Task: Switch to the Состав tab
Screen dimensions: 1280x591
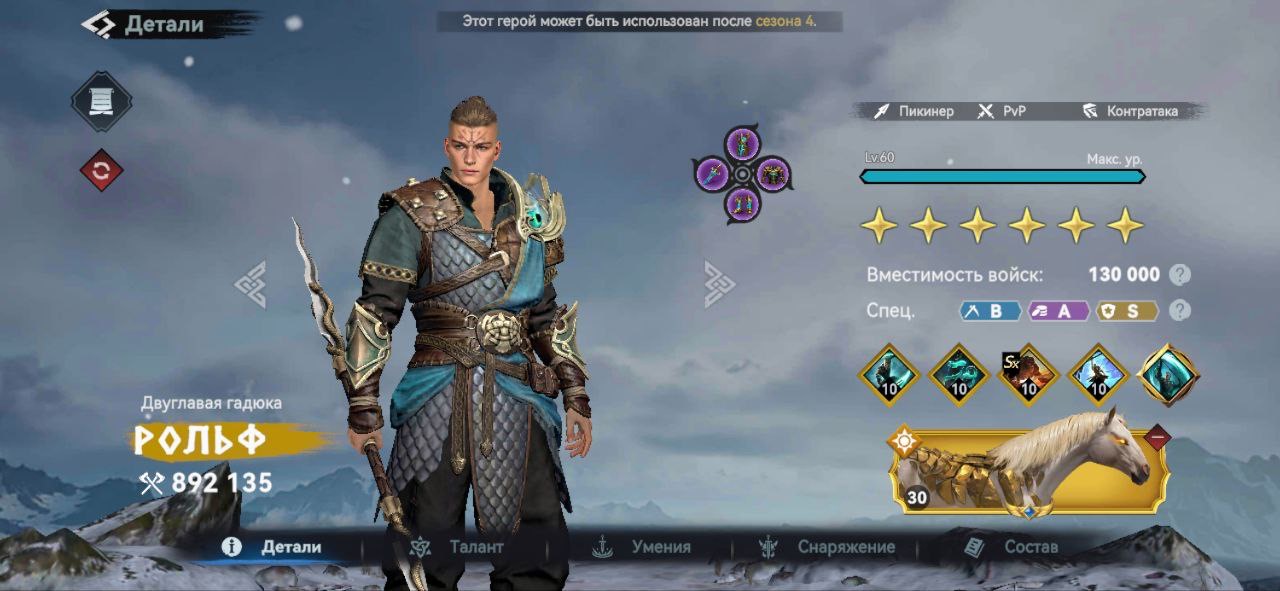Action: (1011, 547)
